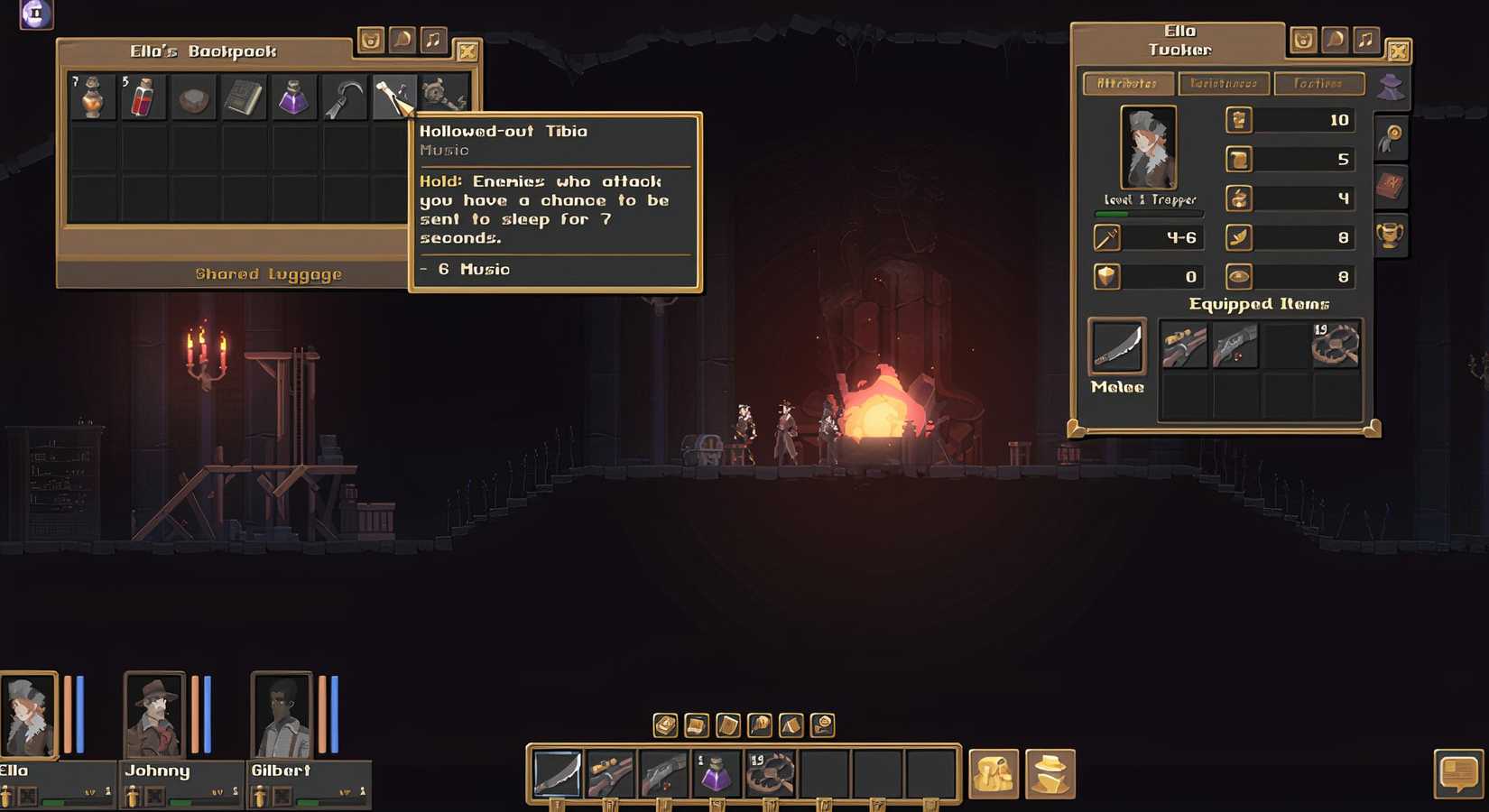This screenshot has height=812, width=1489.
Task: Open the Tactics tab
Action: point(1318,84)
